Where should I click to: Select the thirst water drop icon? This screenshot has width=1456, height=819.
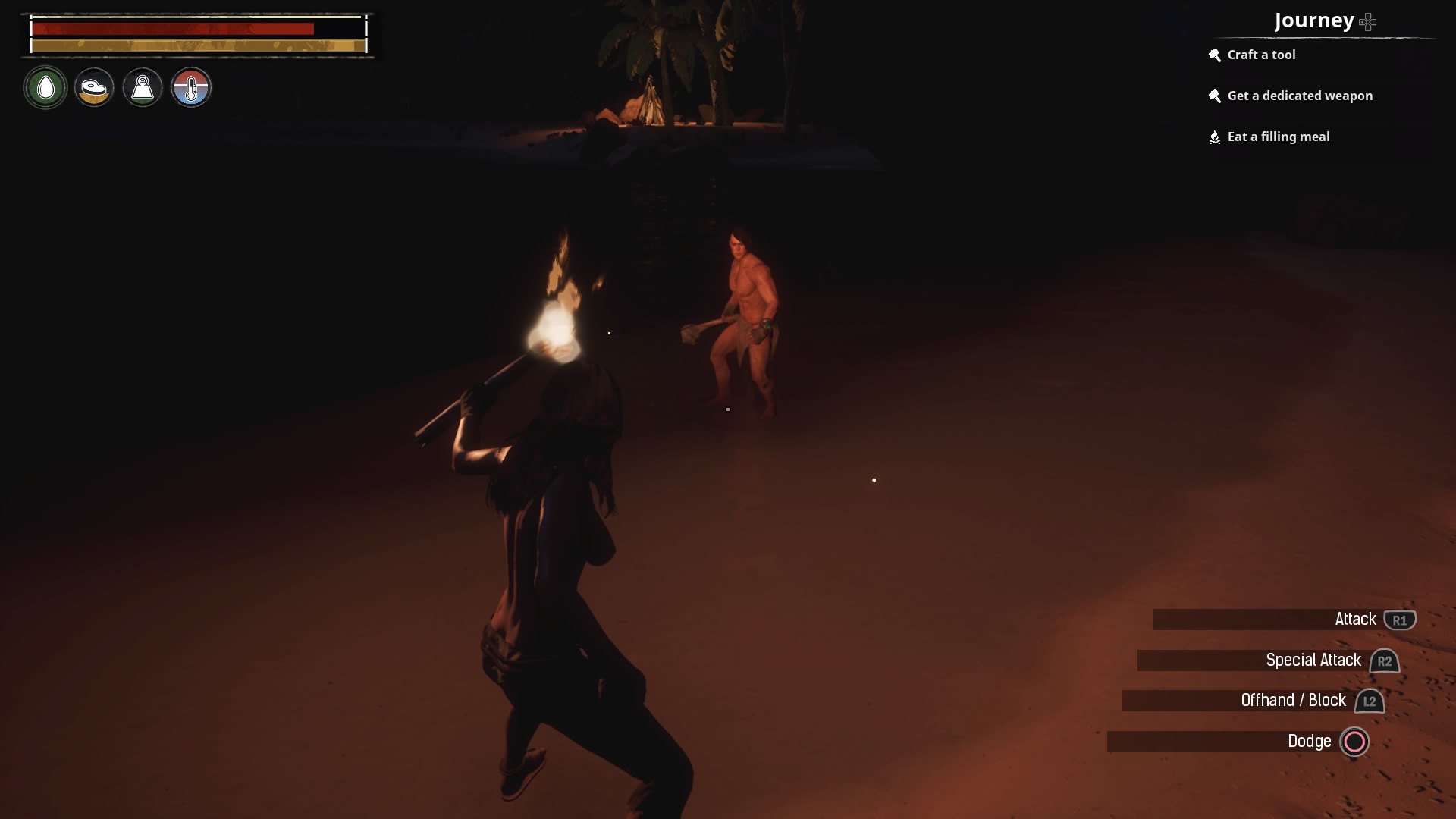[45, 88]
